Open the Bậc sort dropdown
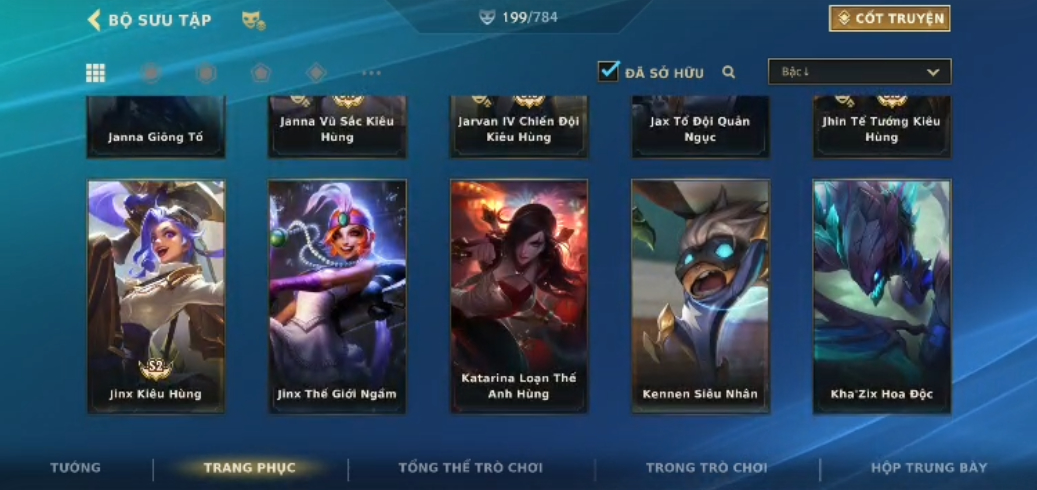The width and height of the screenshot is (1037, 490). click(859, 72)
